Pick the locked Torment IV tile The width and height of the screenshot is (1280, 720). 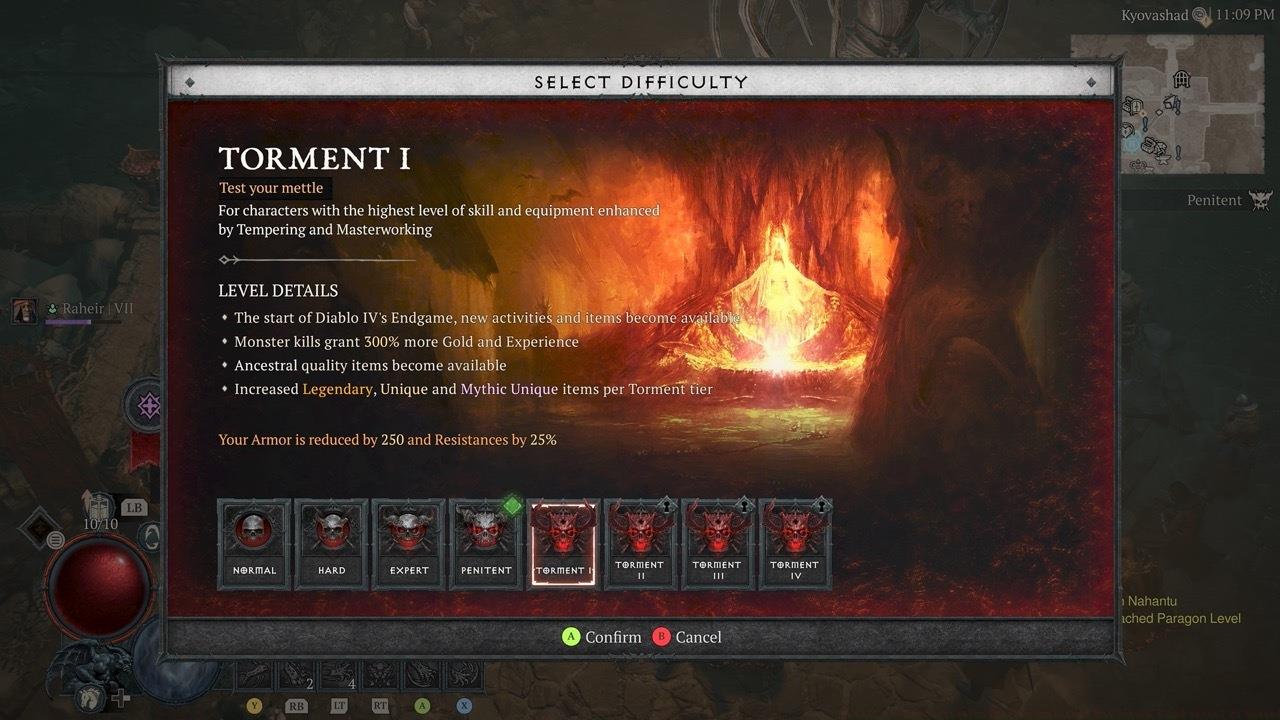coord(795,543)
